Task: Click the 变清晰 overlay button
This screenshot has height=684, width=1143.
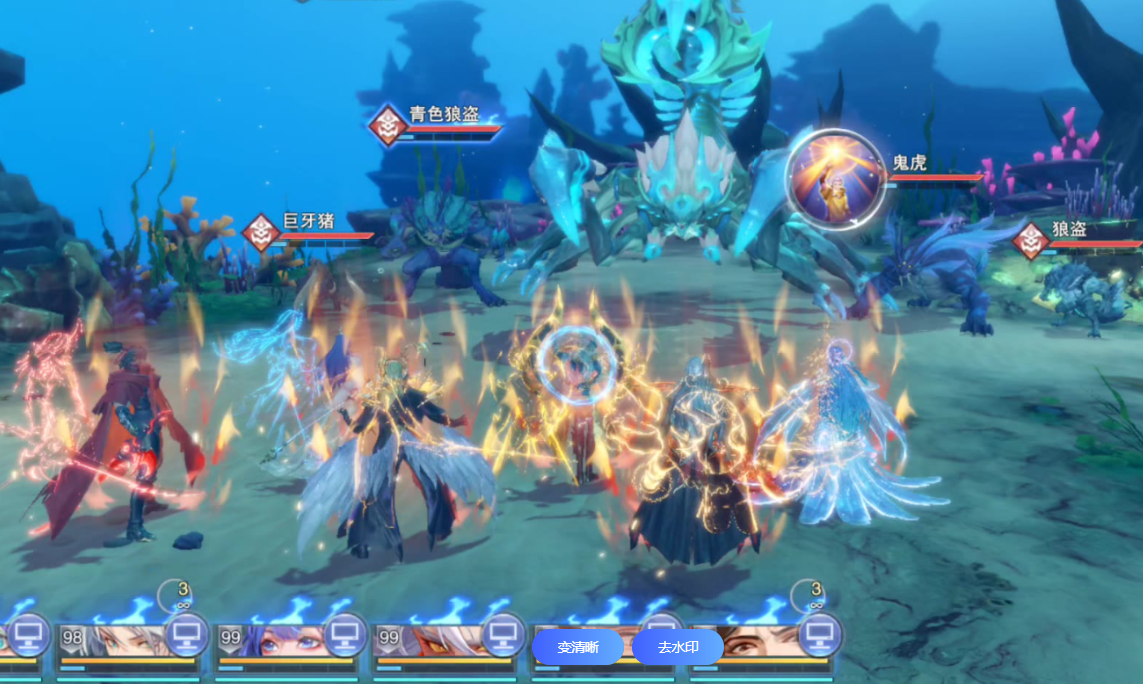Action: (577, 647)
